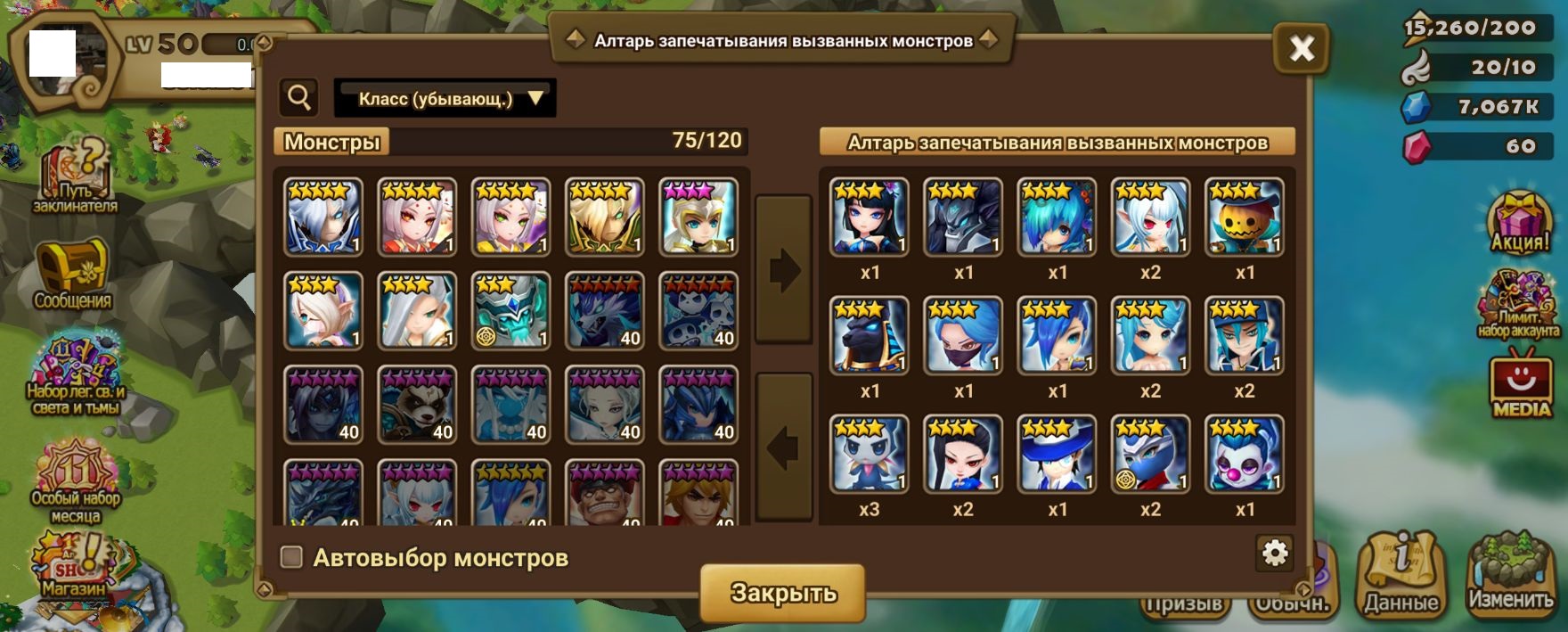Open the Путь заклинателя guide

coord(75,178)
